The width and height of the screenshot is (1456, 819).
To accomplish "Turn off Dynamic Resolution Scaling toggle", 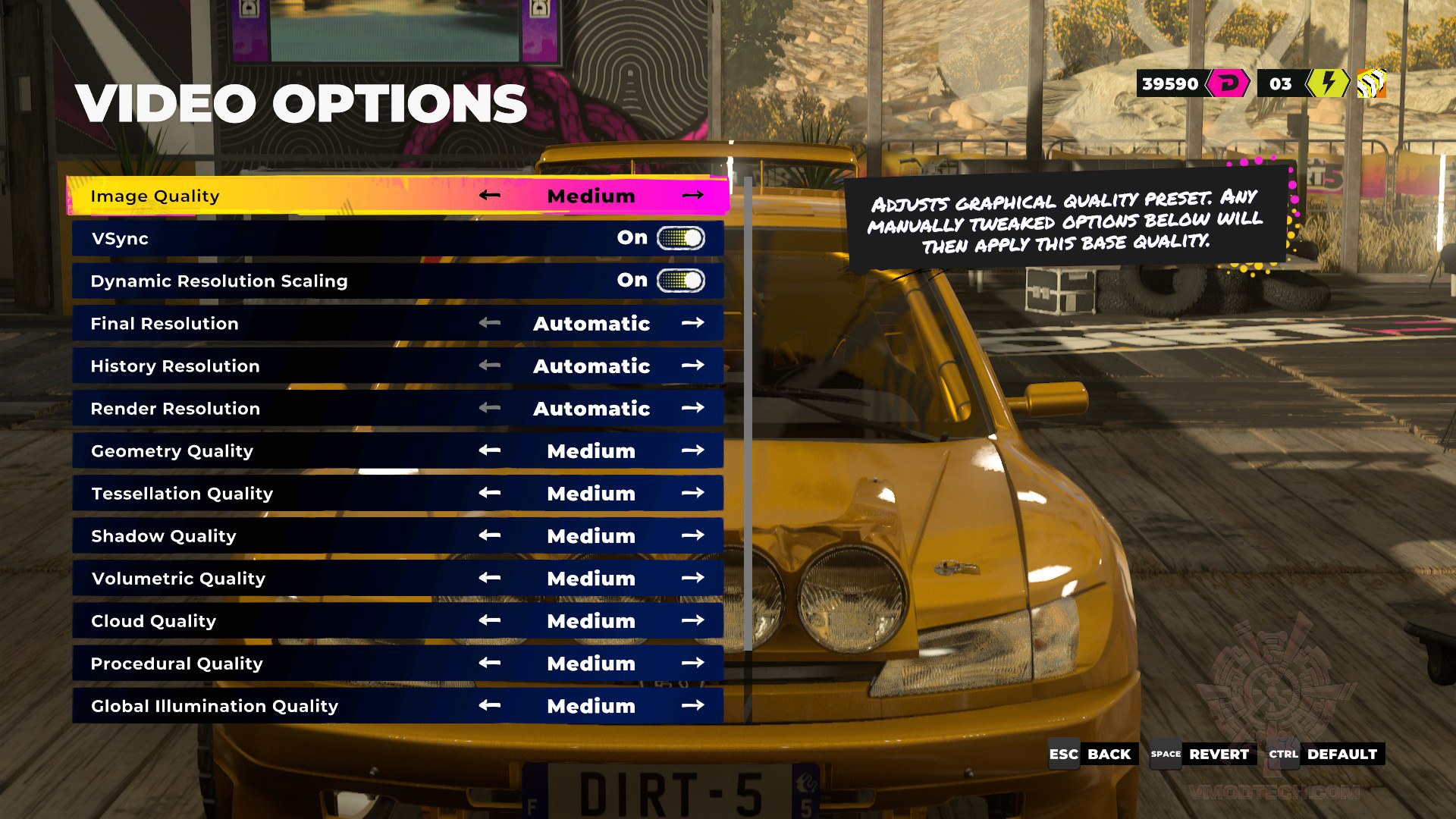I will 680,281.
